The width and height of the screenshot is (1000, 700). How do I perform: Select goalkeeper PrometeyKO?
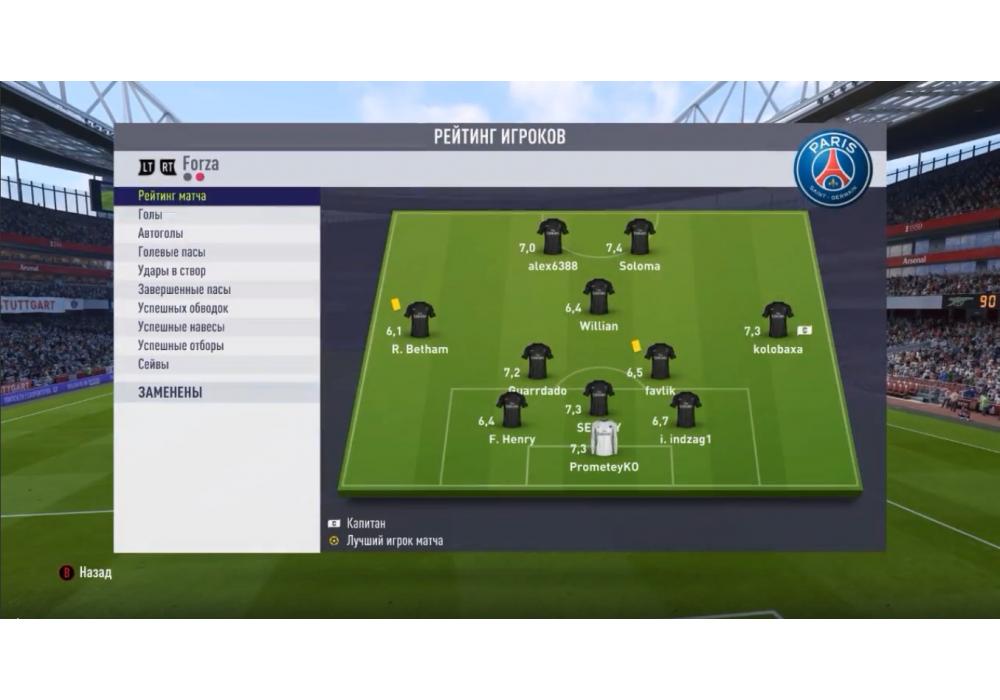point(604,439)
